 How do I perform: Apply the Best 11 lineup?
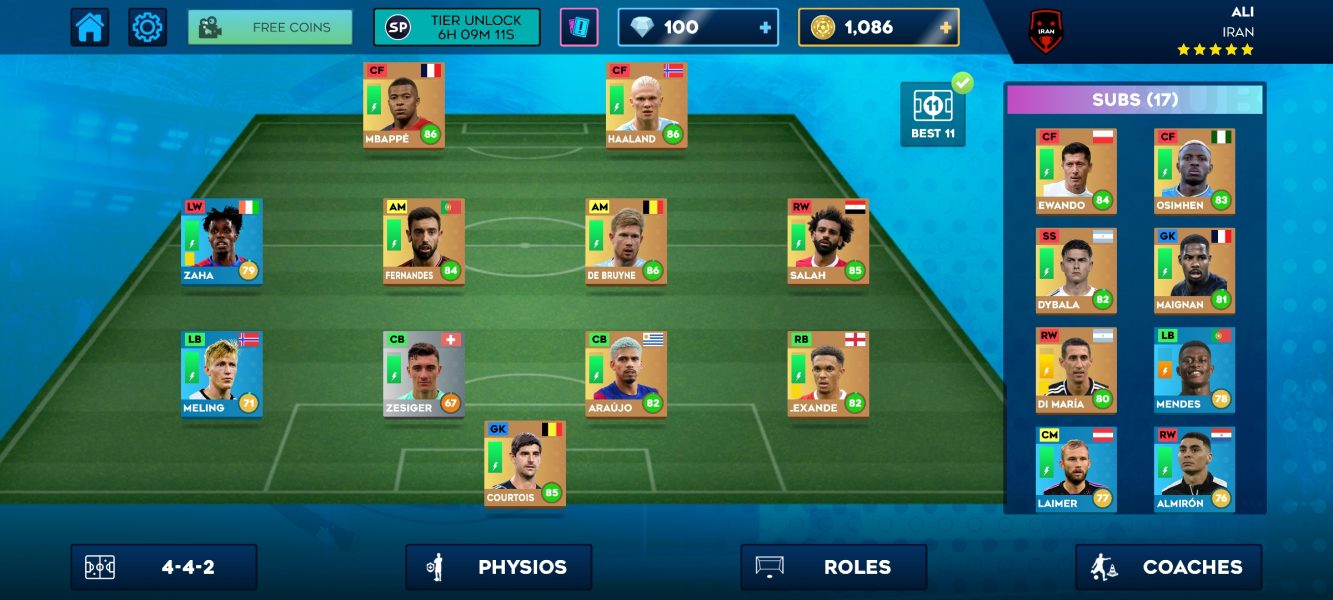933,113
